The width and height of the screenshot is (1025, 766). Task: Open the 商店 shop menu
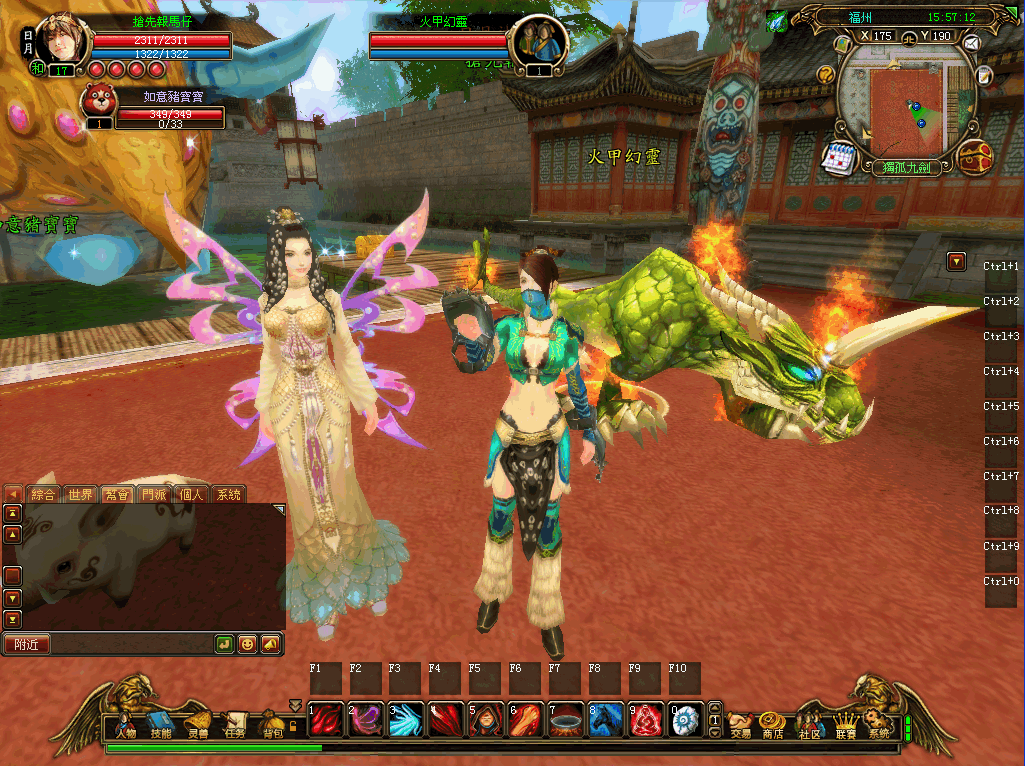[x=772, y=724]
